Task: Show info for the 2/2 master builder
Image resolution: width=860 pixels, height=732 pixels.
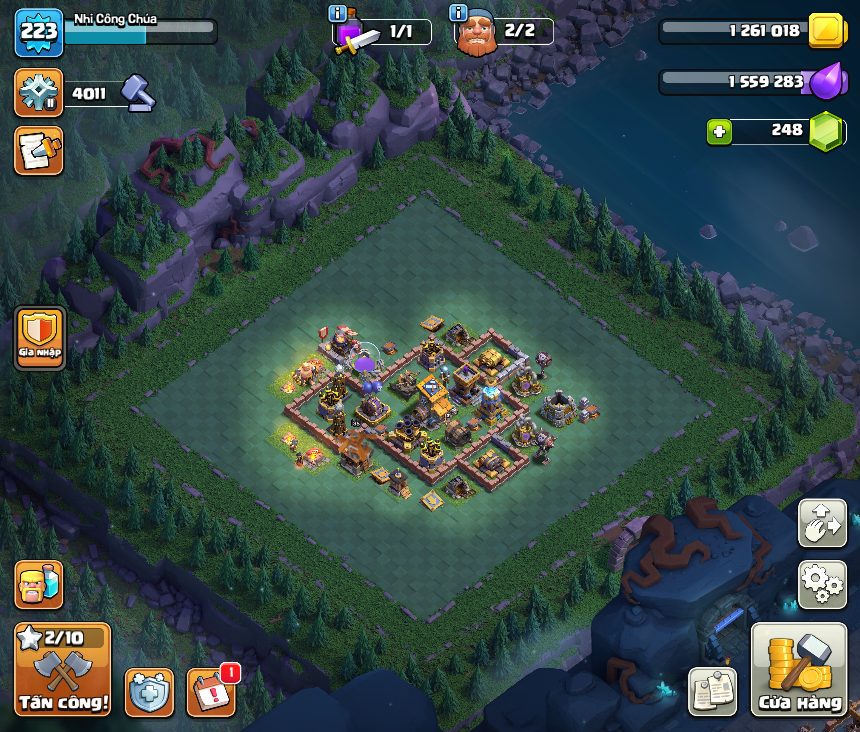Action: [x=459, y=13]
